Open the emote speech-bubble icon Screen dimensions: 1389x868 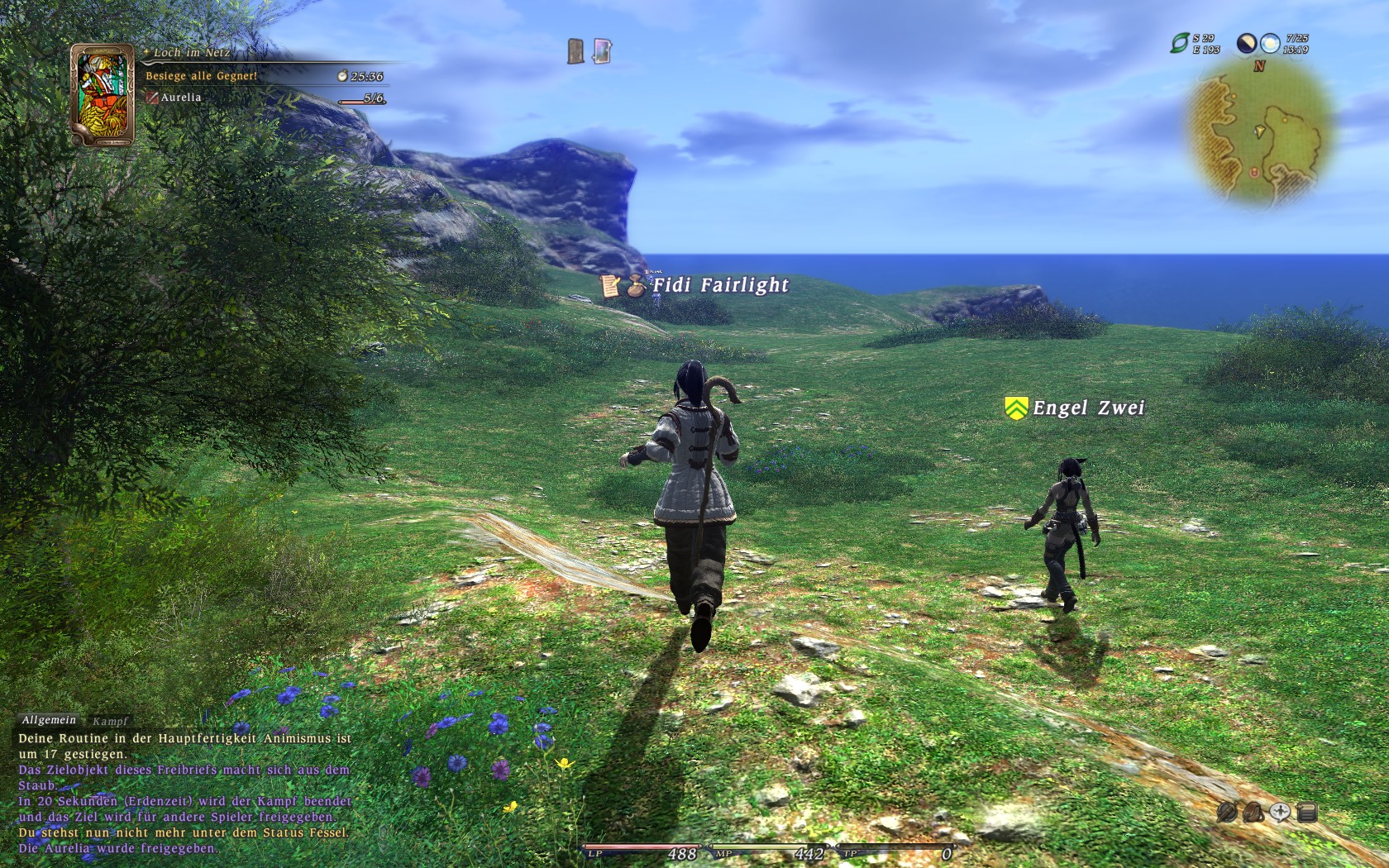point(1280,812)
